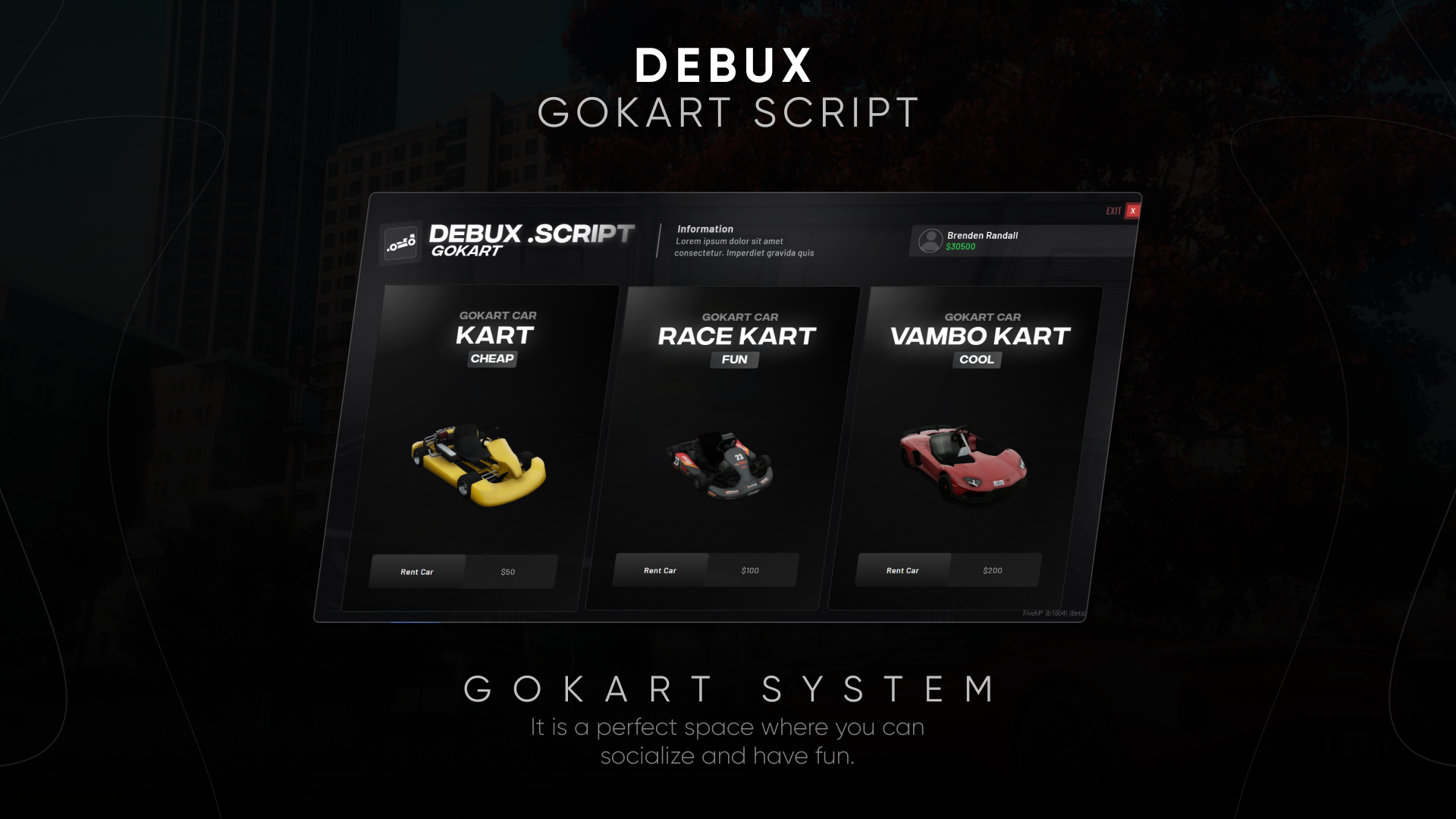This screenshot has width=1456, height=819.
Task: Expand the KART card details
Action: (497, 335)
